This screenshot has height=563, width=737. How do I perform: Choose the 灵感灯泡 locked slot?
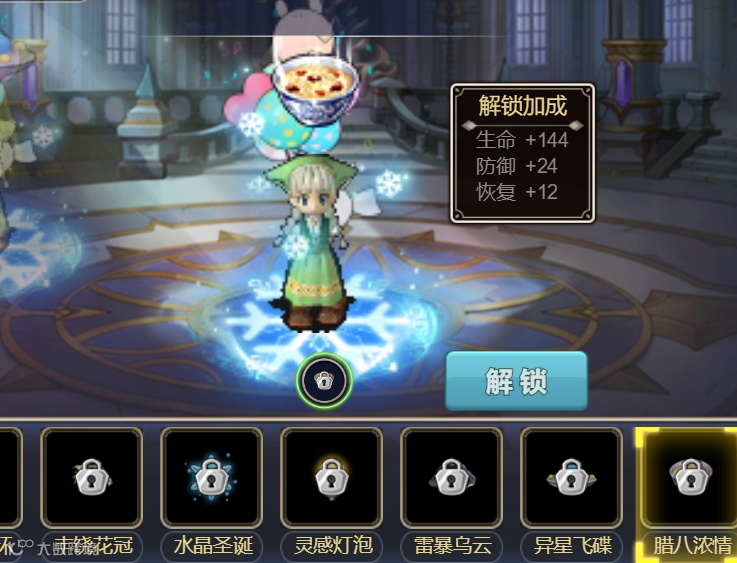pyautogui.click(x=331, y=478)
